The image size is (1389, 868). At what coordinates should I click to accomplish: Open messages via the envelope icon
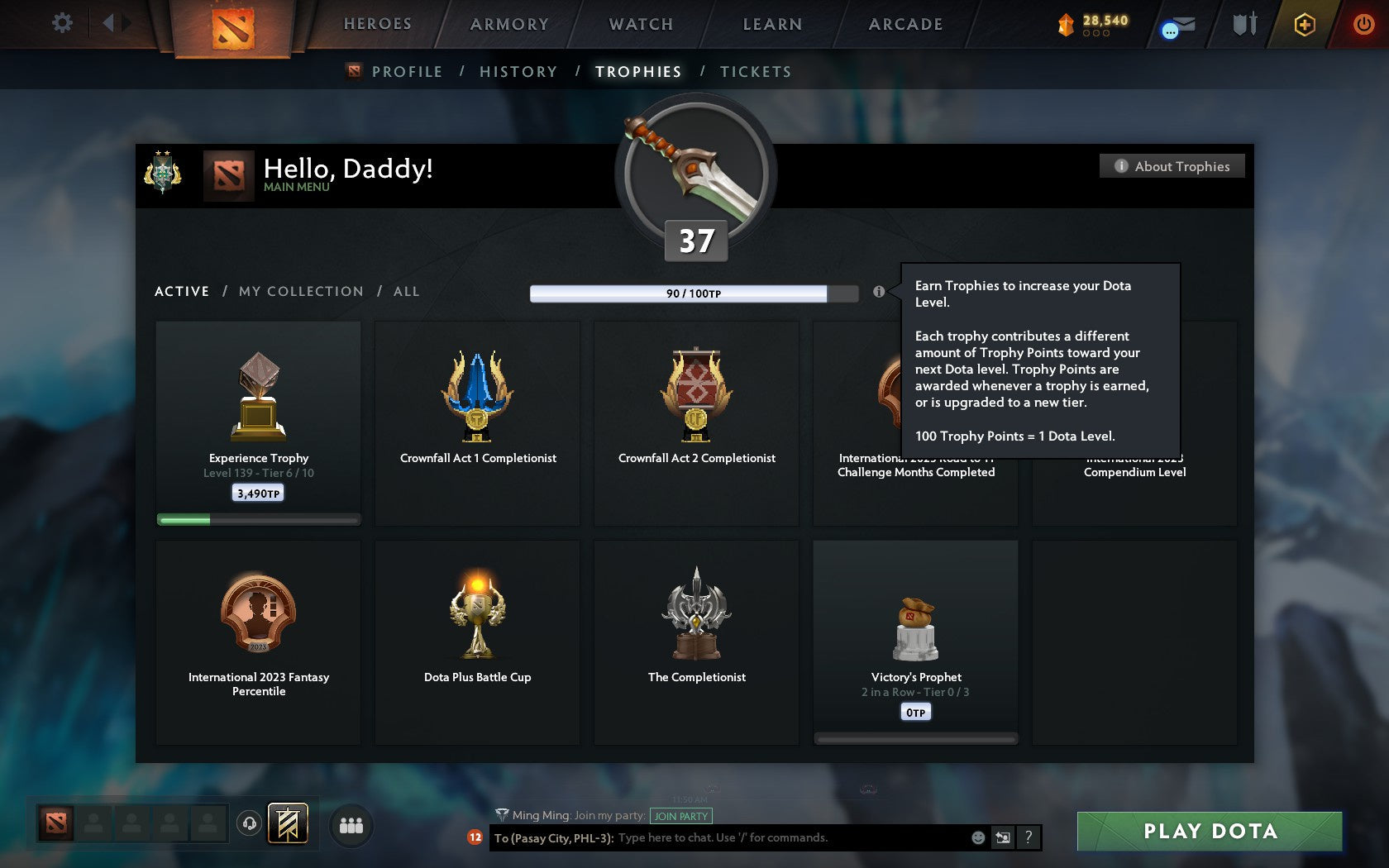[1176, 26]
